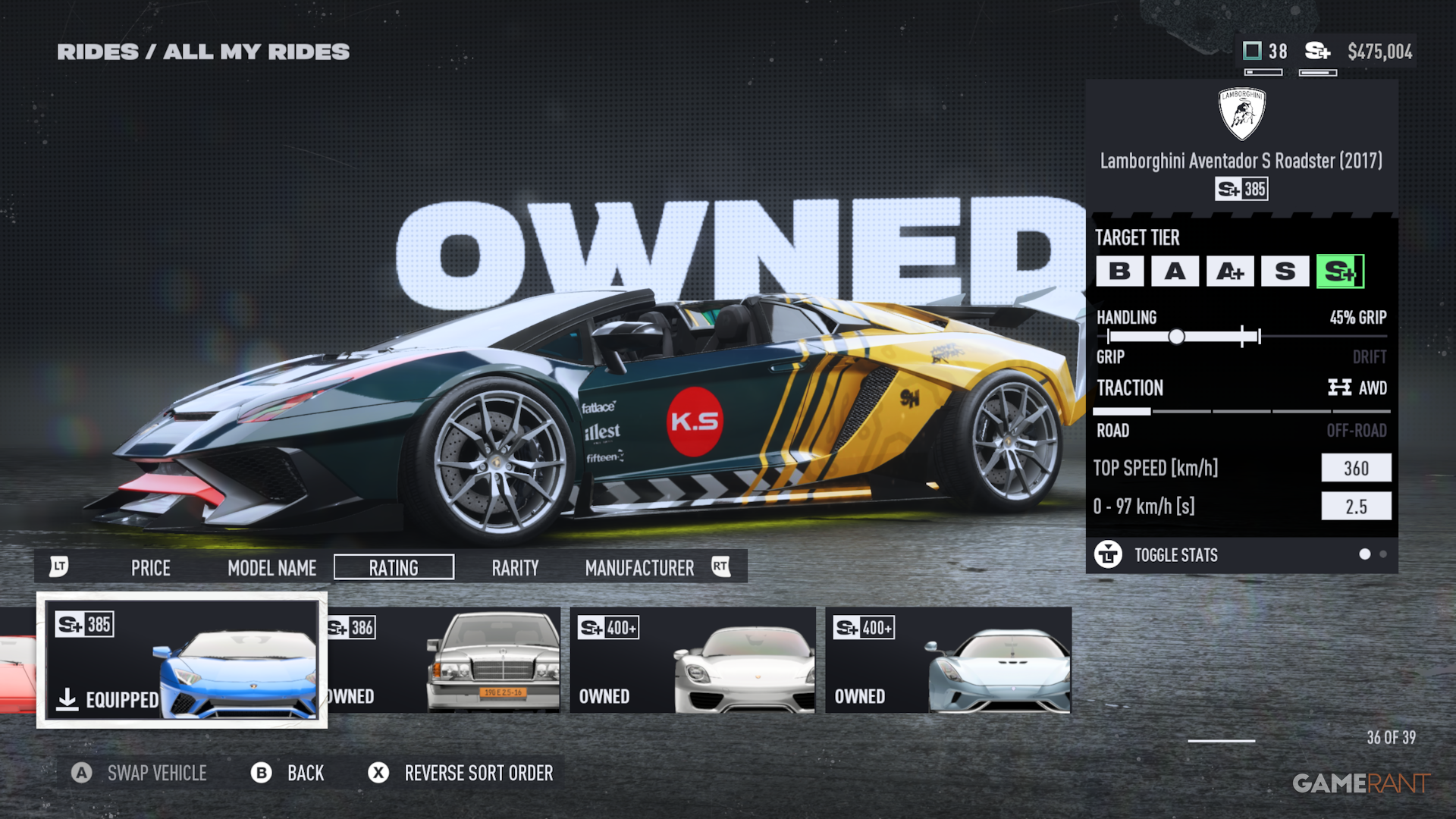Click the A target tier option
This screenshot has height=819, width=1456.
click(x=1175, y=271)
